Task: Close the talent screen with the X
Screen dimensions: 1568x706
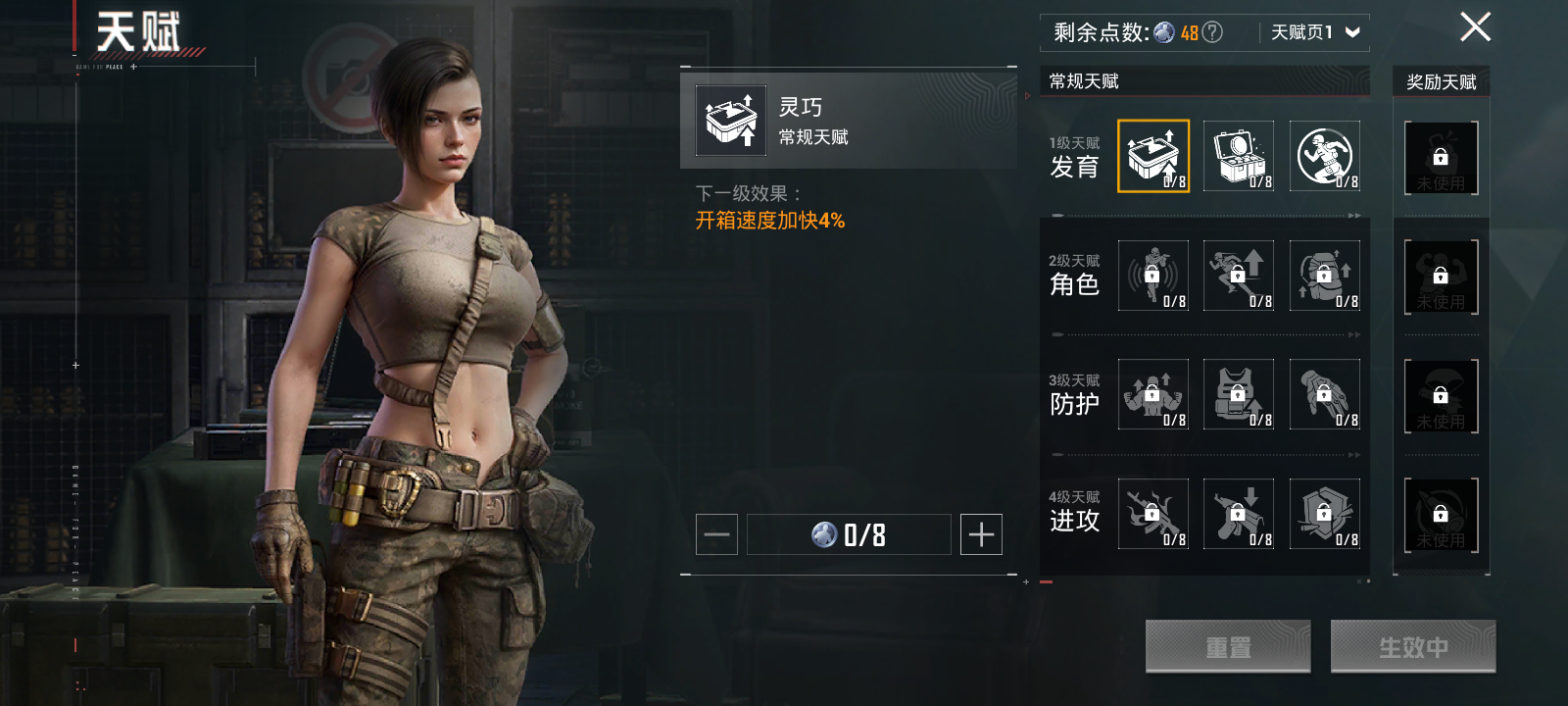Action: (x=1475, y=27)
